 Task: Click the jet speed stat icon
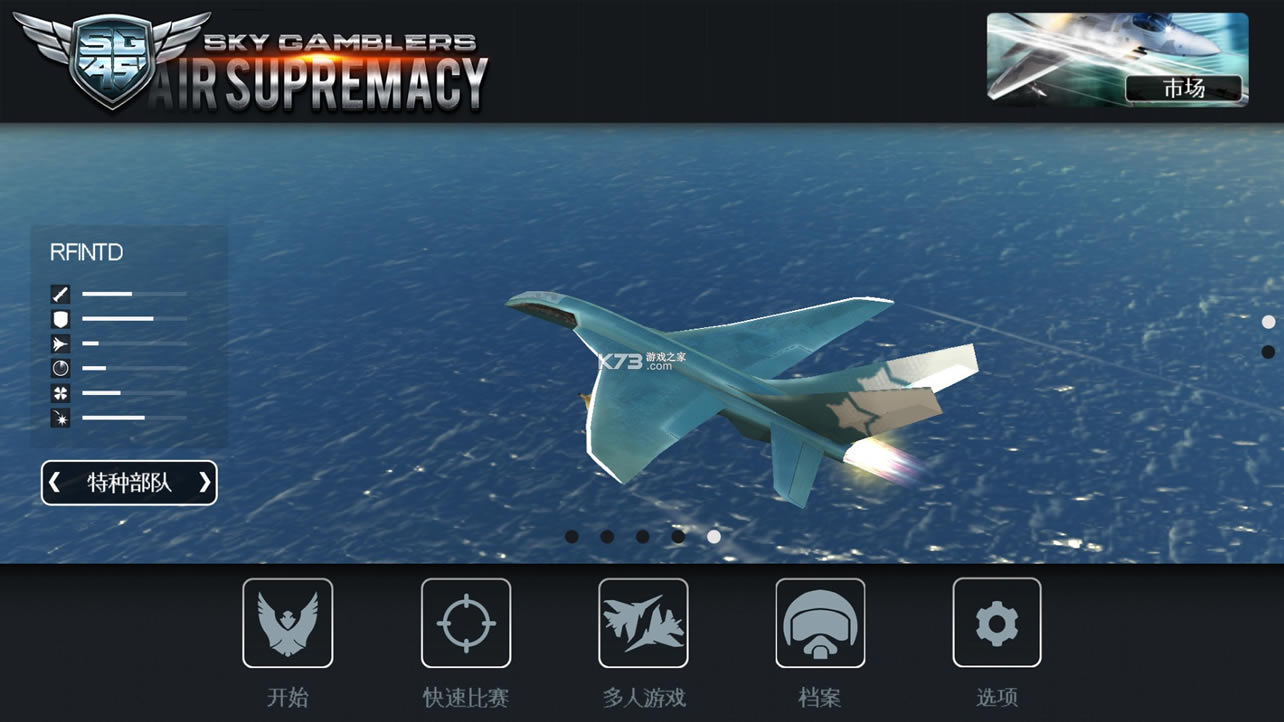pos(59,343)
